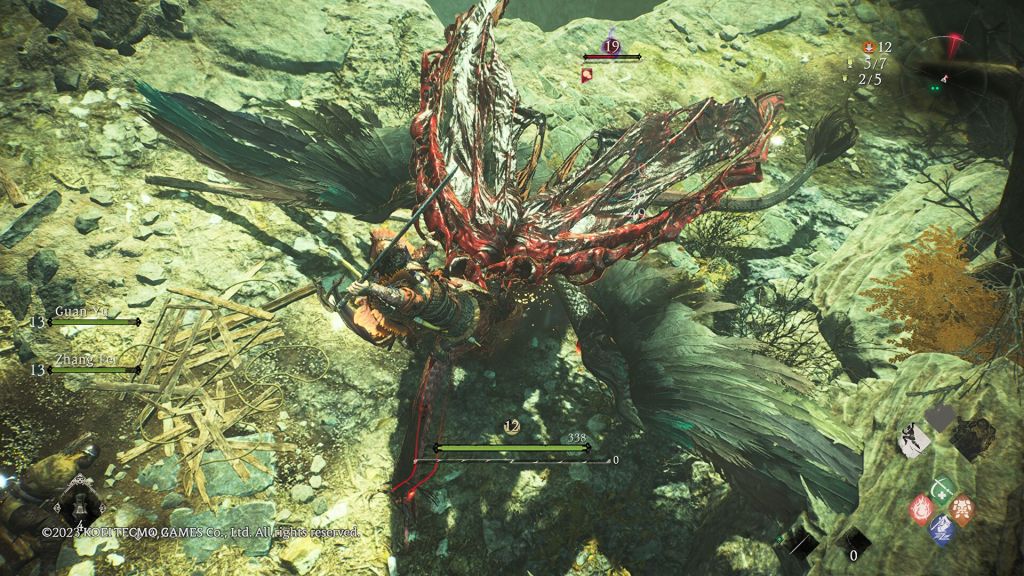Activate the blue sword wizardry spell
The width and height of the screenshot is (1024, 576).
[940, 528]
